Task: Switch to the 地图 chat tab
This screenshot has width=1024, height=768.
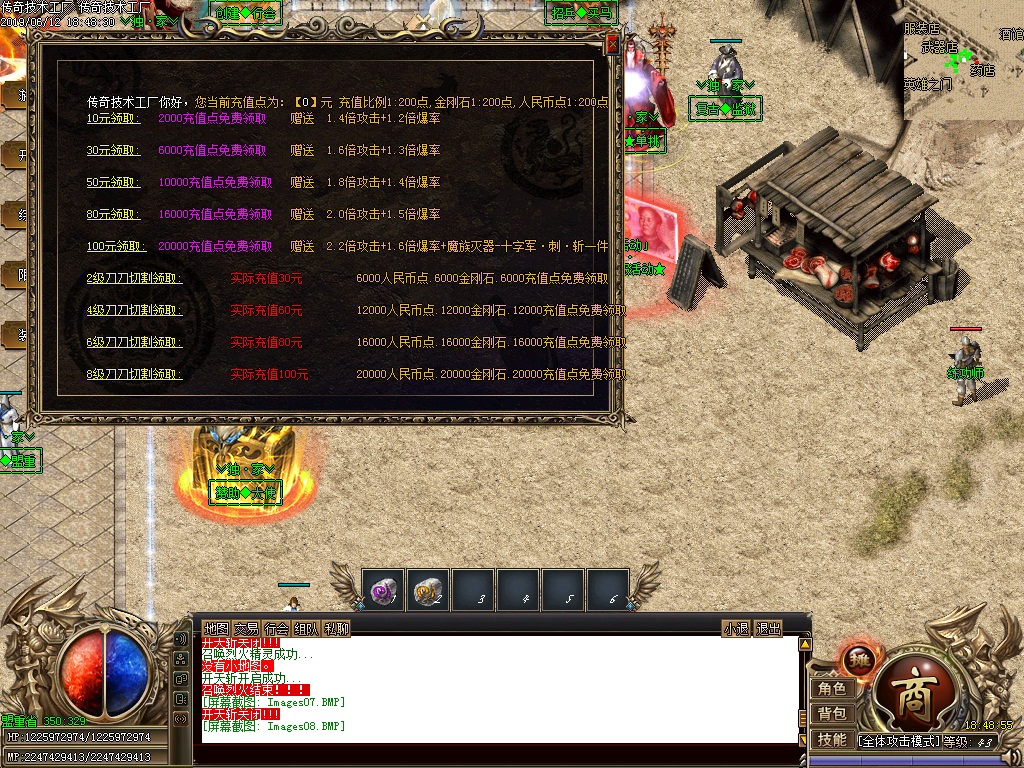Action: coord(216,628)
